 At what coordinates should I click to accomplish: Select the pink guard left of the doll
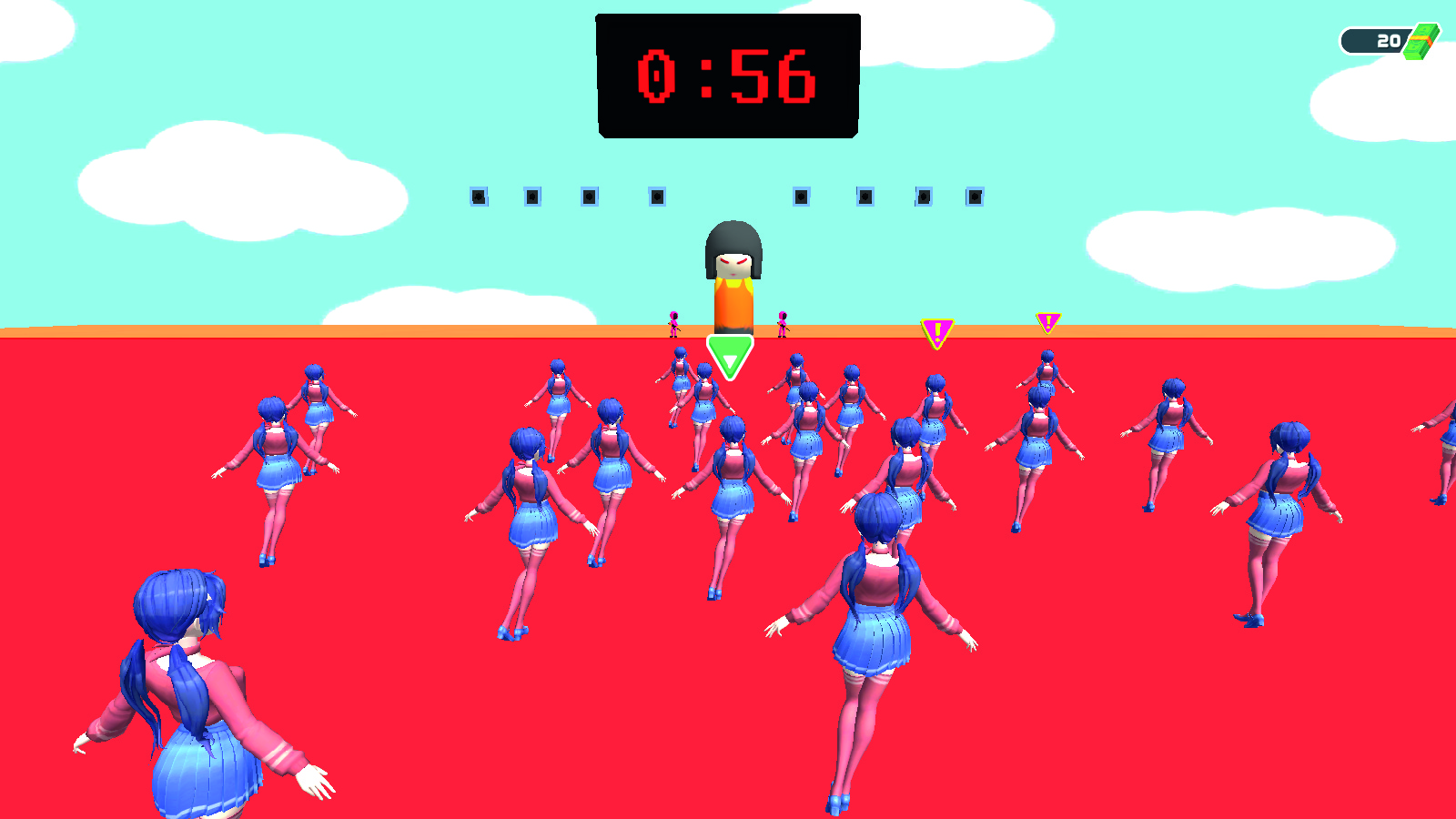673,325
